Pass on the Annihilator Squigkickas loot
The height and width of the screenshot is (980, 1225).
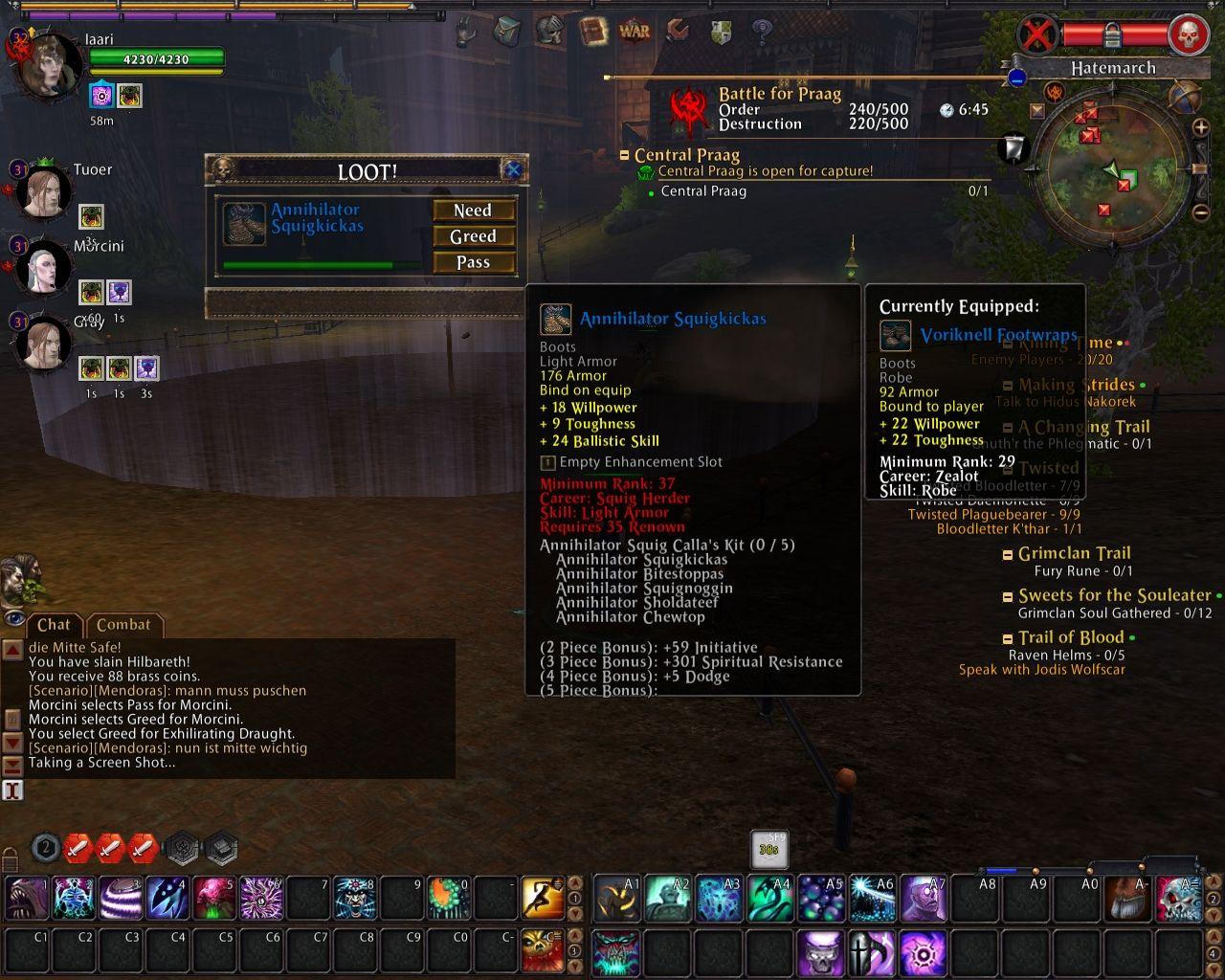click(473, 262)
